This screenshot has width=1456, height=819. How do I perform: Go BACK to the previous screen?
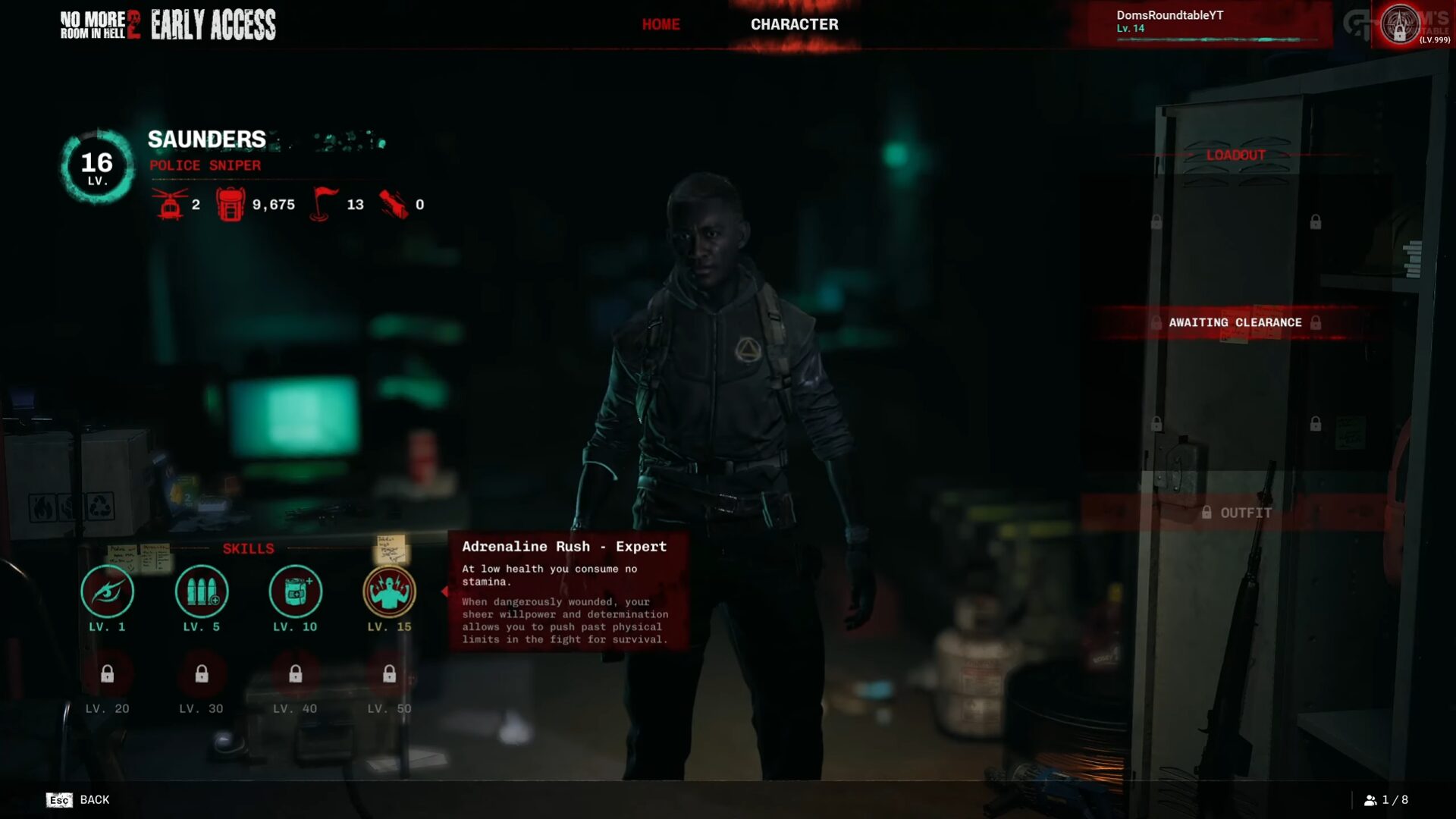[78, 800]
